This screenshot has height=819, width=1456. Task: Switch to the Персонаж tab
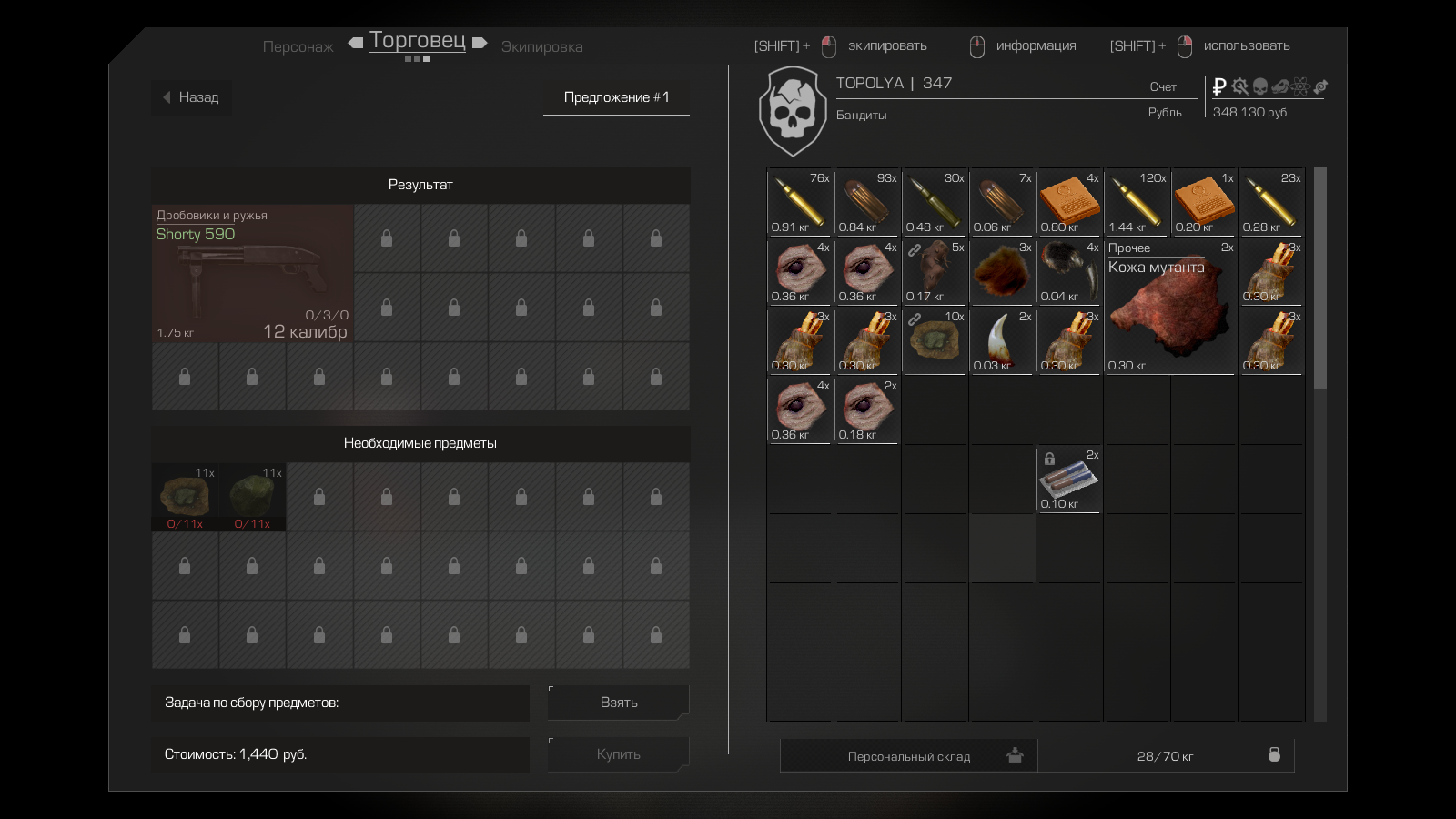click(x=298, y=46)
